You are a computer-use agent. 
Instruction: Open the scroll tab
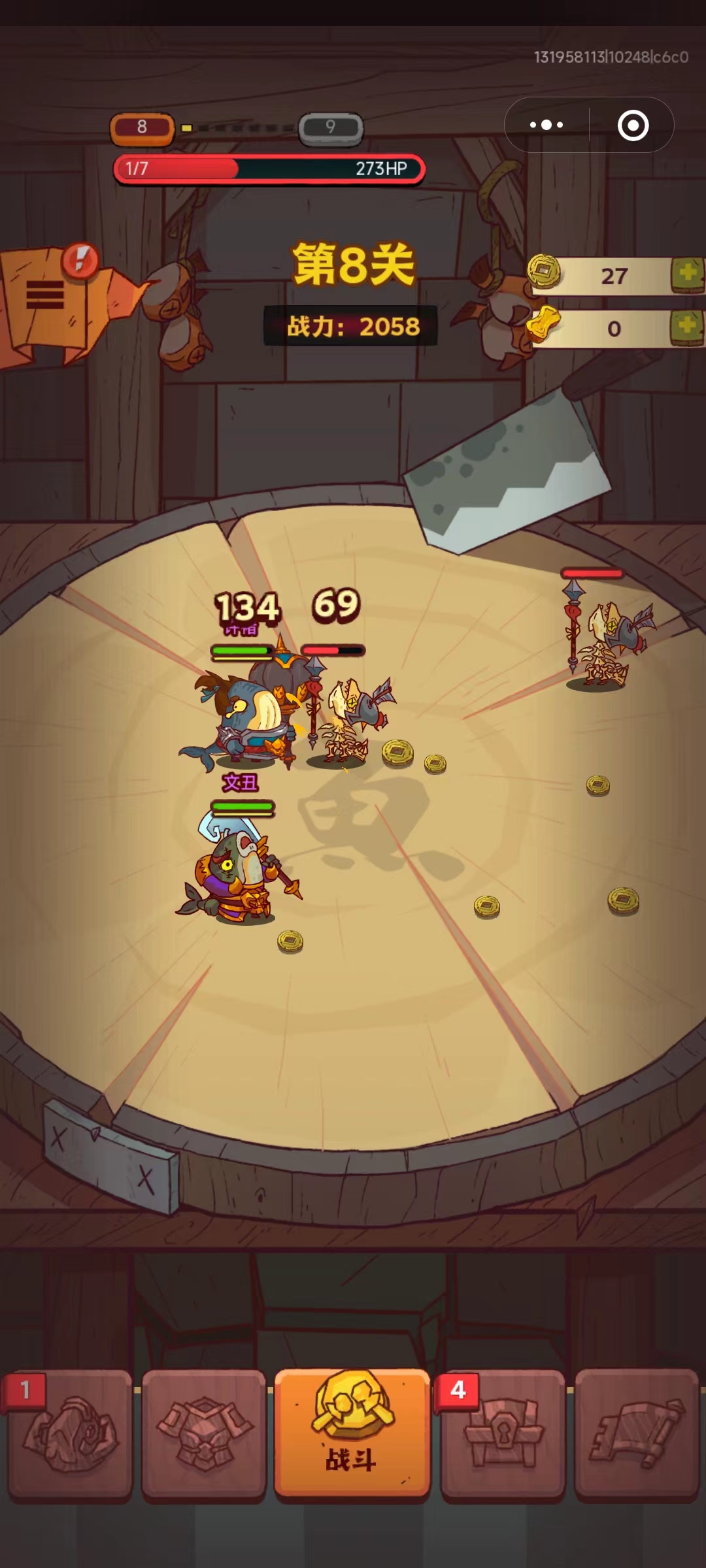(x=636, y=1433)
